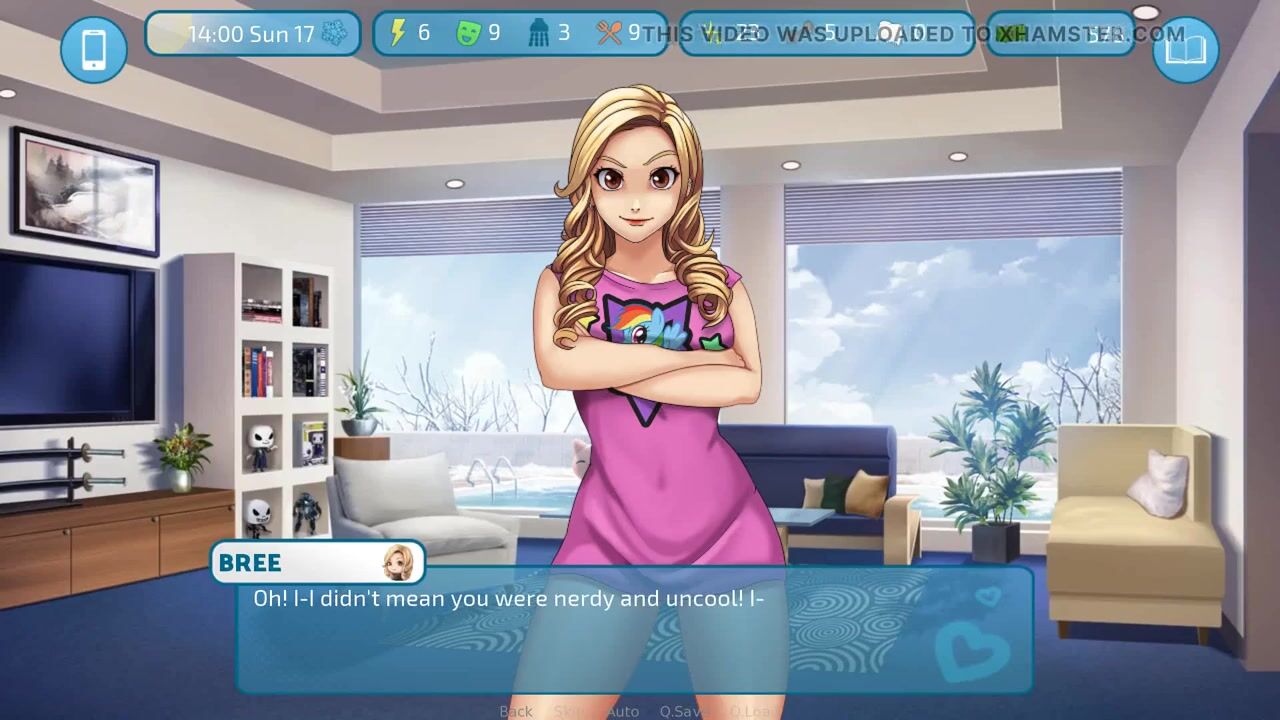Image resolution: width=1280 pixels, height=720 pixels.
Task: Go back one dialogue line
Action: coord(516,711)
